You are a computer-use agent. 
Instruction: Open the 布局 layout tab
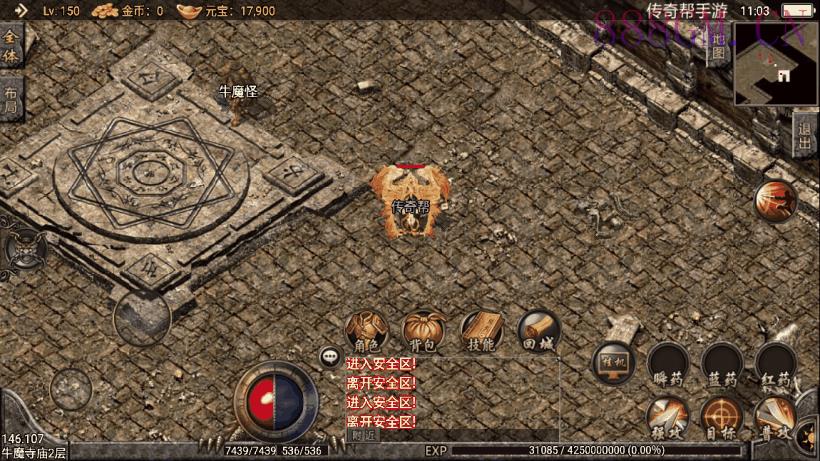click(x=10, y=99)
